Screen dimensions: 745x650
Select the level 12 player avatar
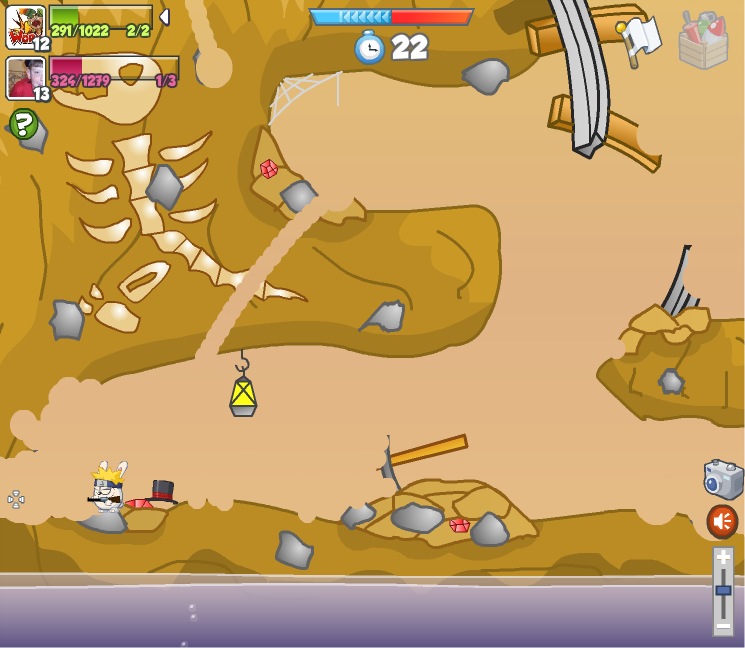click(25, 27)
